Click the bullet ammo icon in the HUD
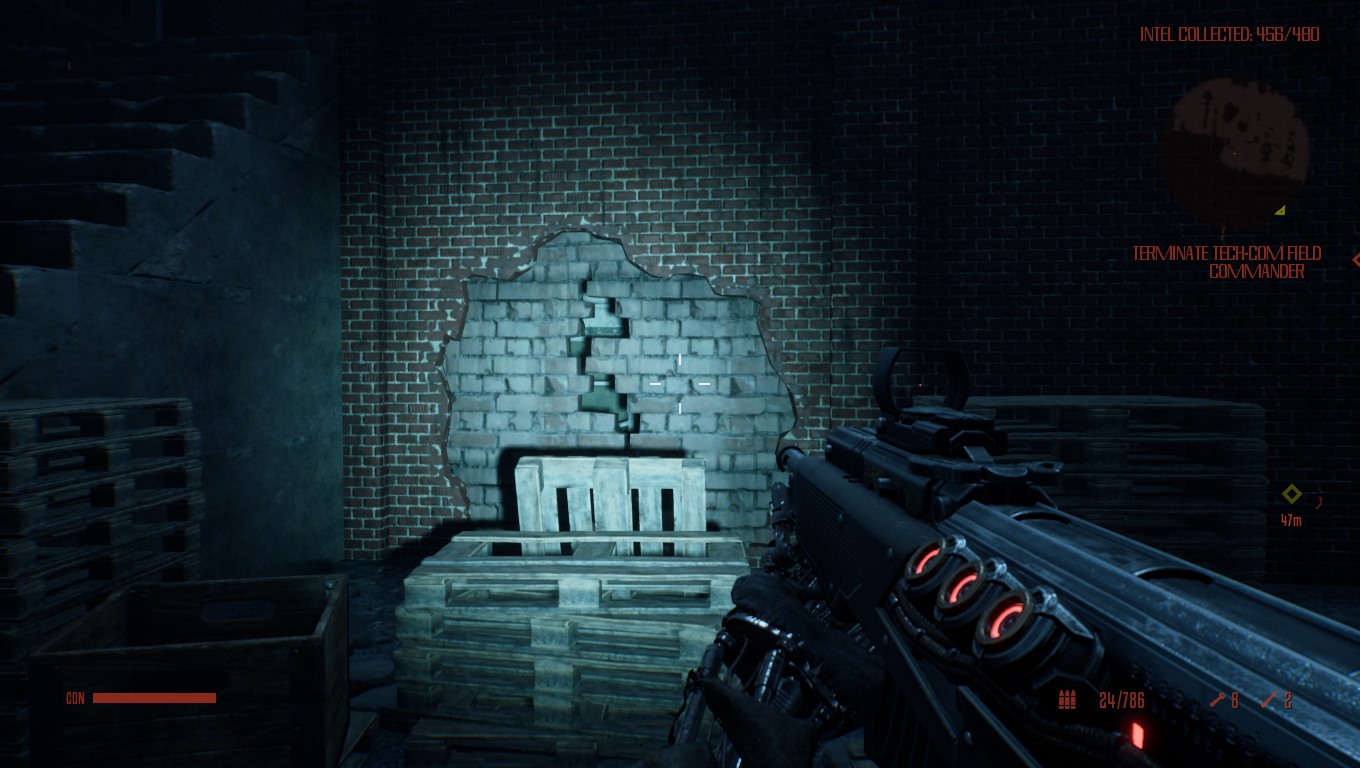Viewport: 1360px width, 768px height. 1066,700
